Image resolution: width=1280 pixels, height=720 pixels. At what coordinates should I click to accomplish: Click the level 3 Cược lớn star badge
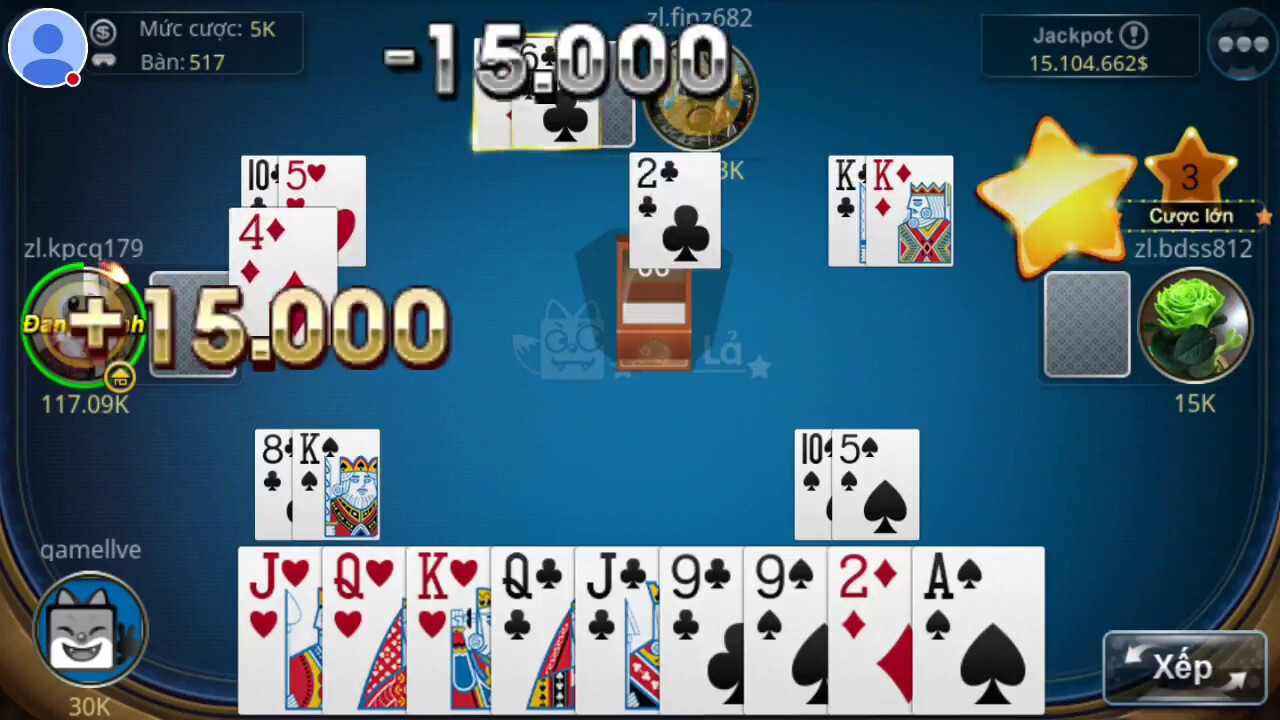1190,178
